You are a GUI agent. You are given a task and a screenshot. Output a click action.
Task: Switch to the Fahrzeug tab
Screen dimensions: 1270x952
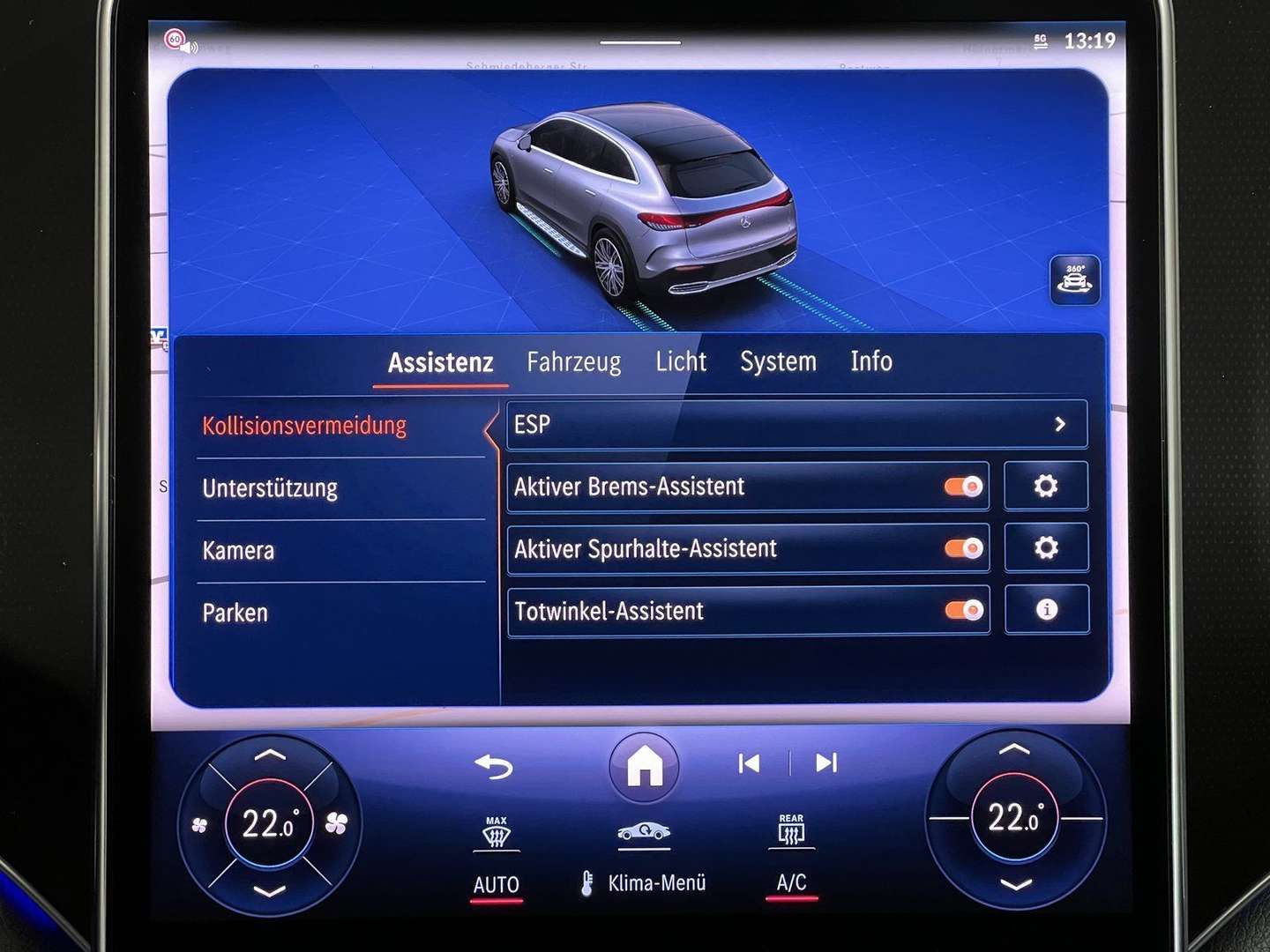574,361
